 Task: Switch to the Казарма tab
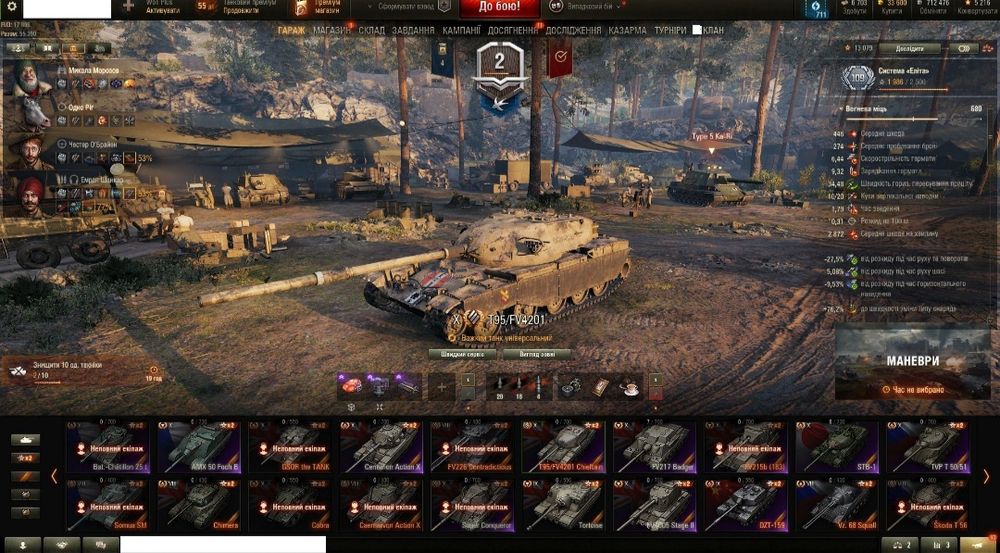click(627, 31)
